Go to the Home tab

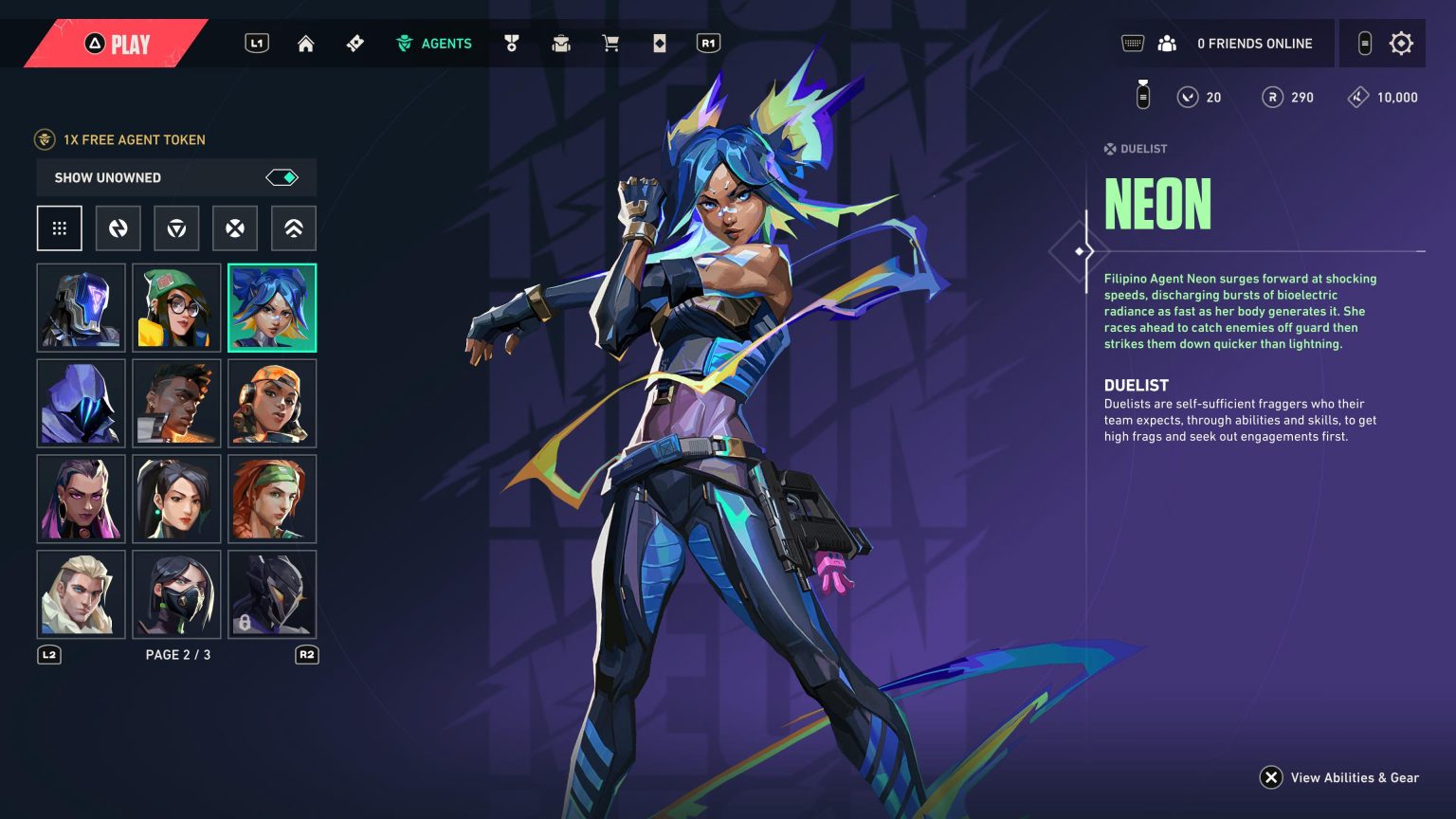(305, 44)
